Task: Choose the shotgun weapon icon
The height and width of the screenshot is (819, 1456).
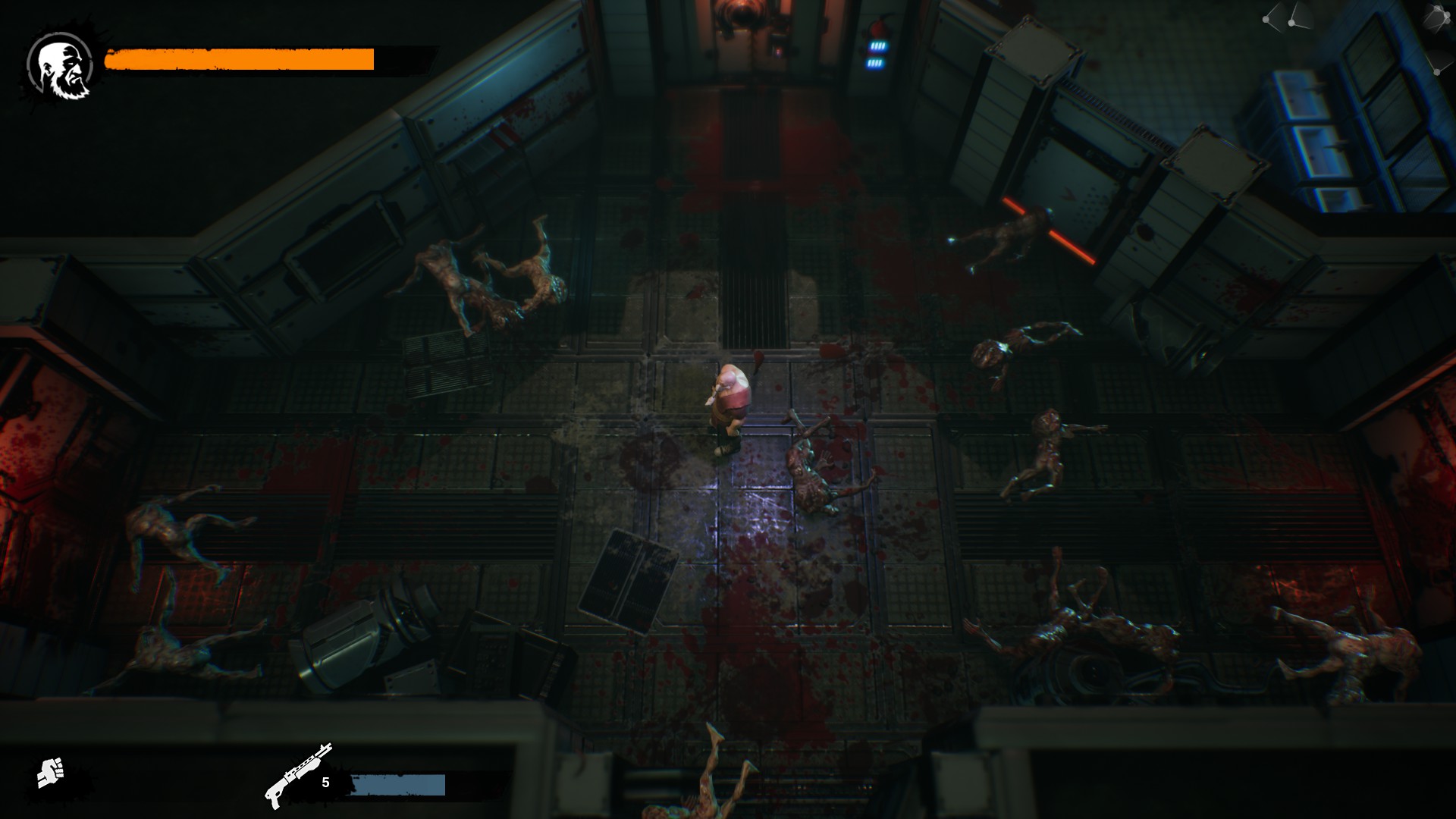Action: point(297,774)
